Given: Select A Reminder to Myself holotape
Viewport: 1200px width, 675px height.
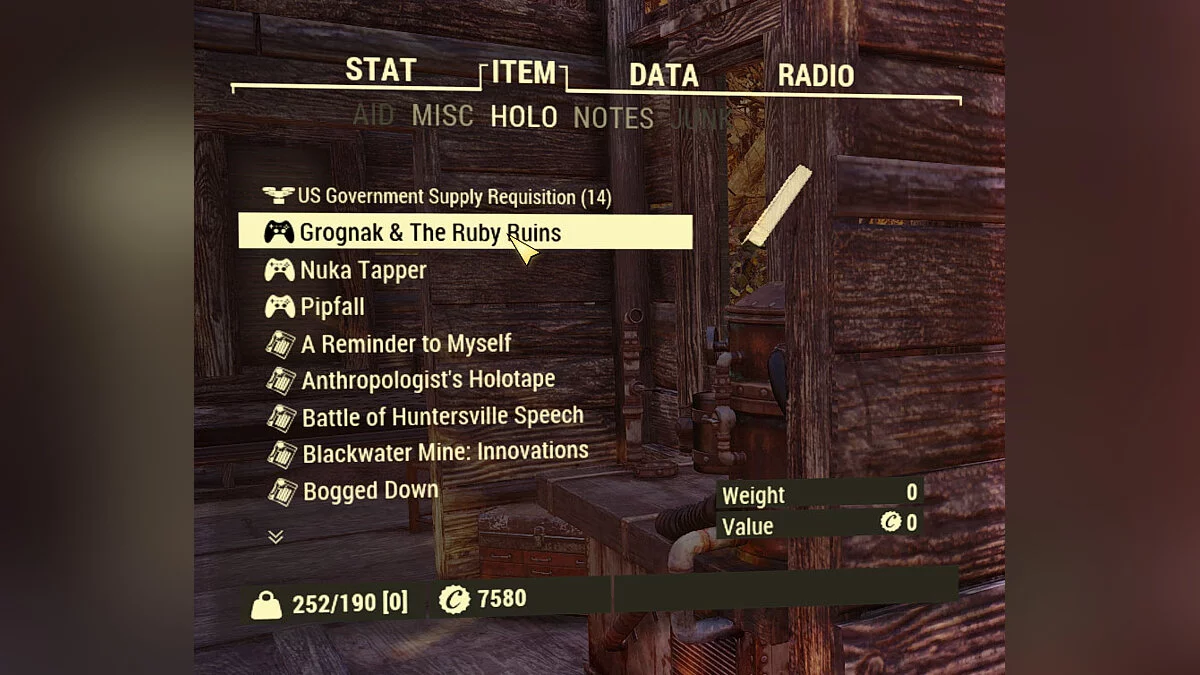Looking at the screenshot, I should [x=406, y=344].
